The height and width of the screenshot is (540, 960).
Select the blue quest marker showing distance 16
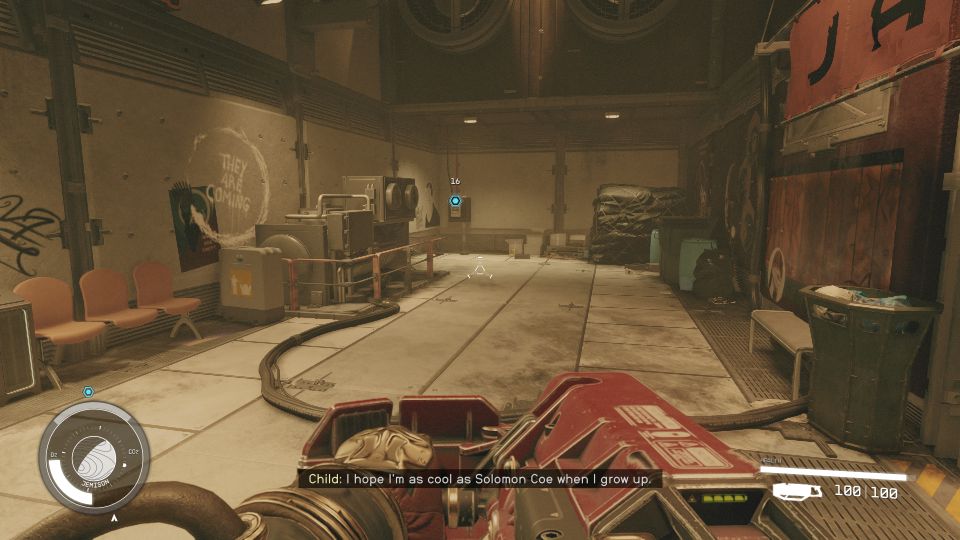[455, 201]
